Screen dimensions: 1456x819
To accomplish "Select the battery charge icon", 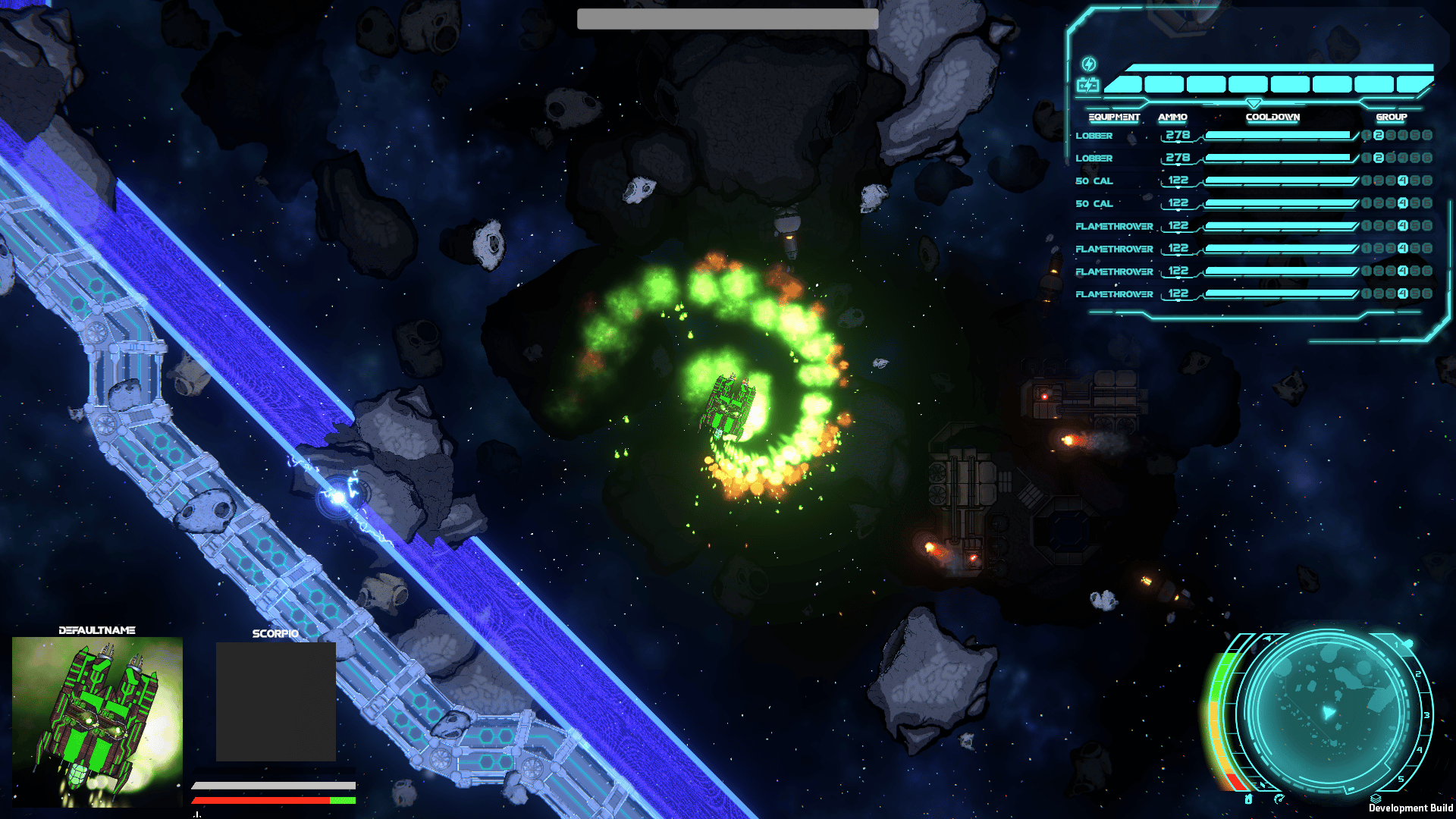I will click(x=1088, y=86).
